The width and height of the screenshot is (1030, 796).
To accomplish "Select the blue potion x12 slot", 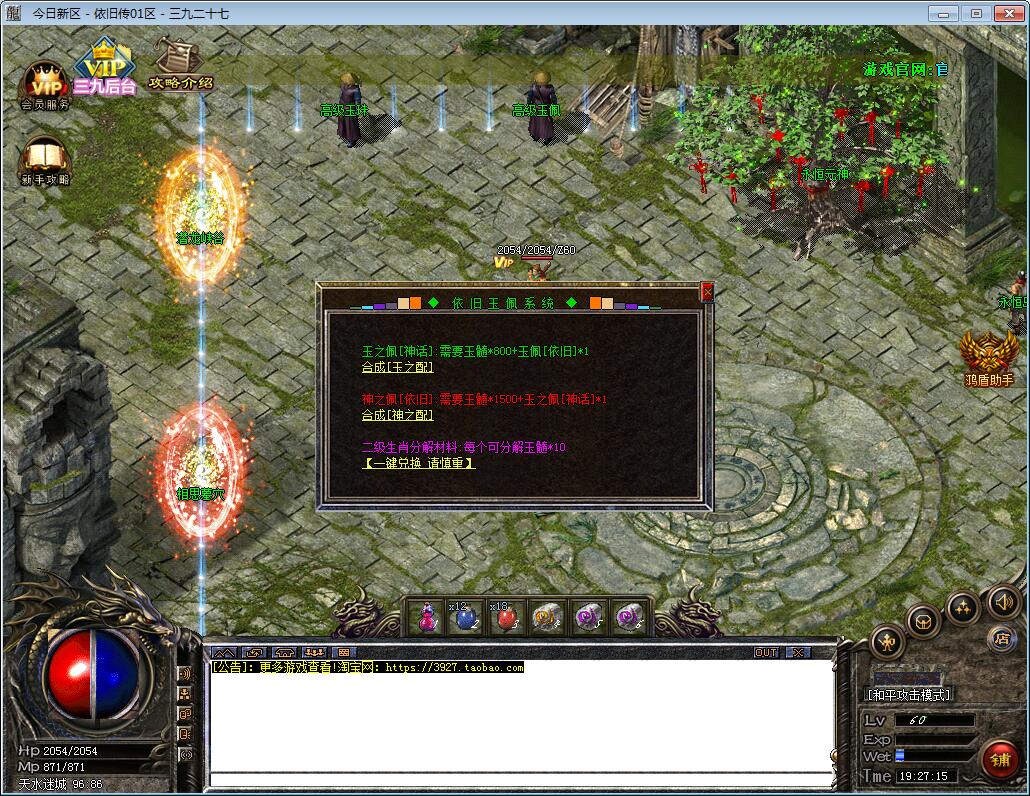I will pyautogui.click(x=466, y=617).
